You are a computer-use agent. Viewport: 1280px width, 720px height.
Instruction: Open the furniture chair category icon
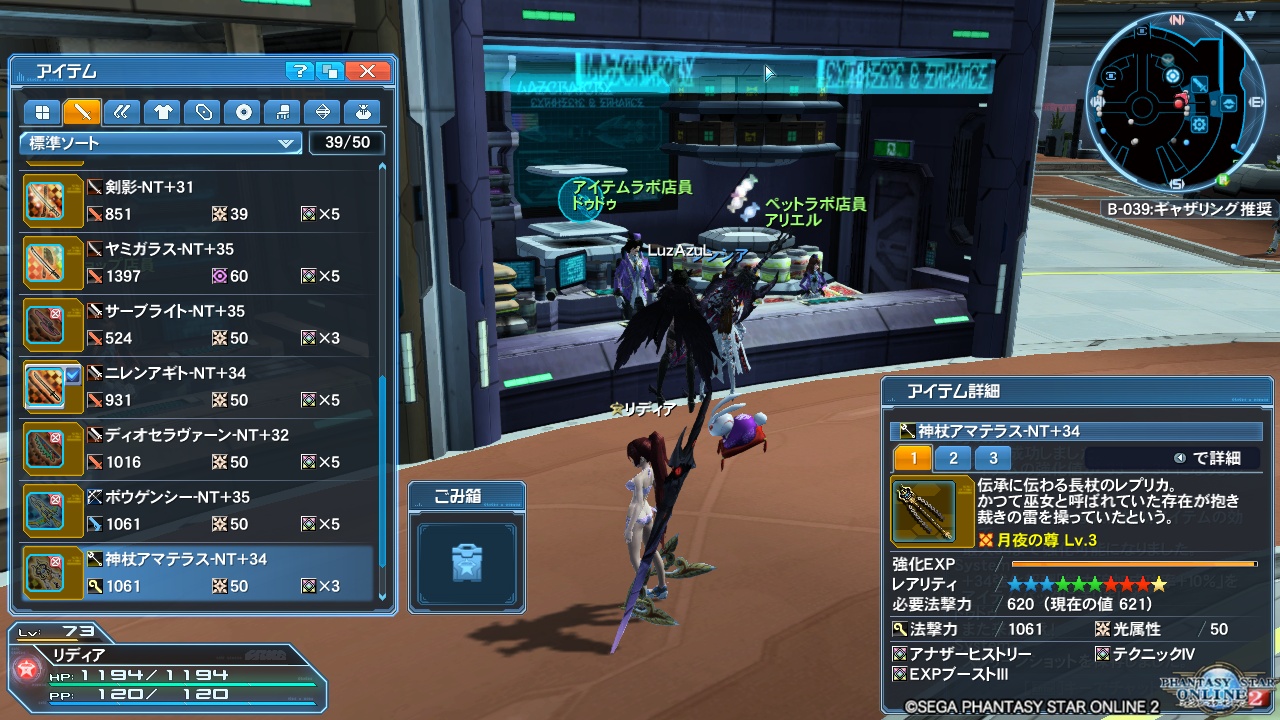point(282,113)
